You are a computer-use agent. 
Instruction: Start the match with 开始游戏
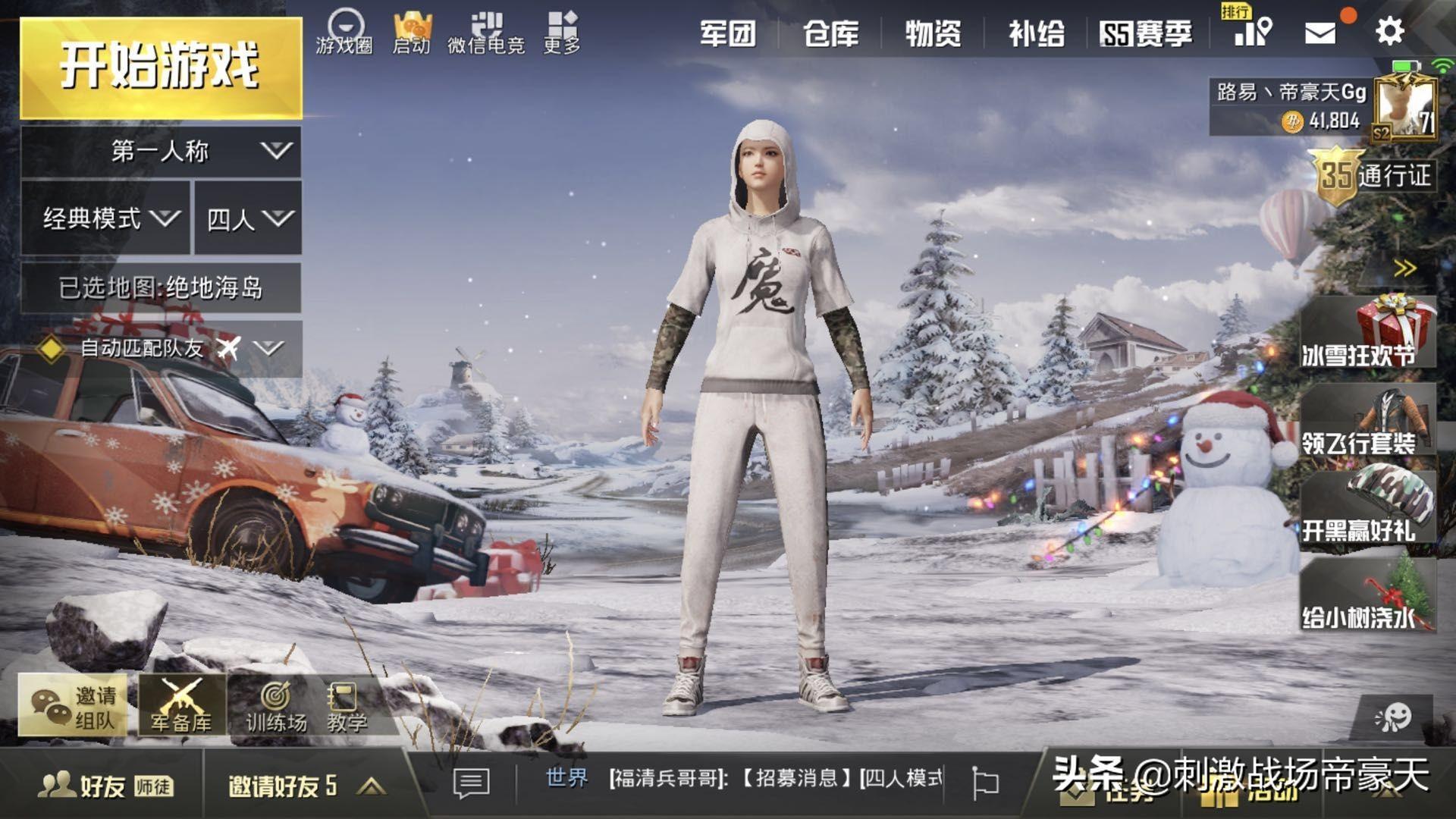[x=161, y=68]
